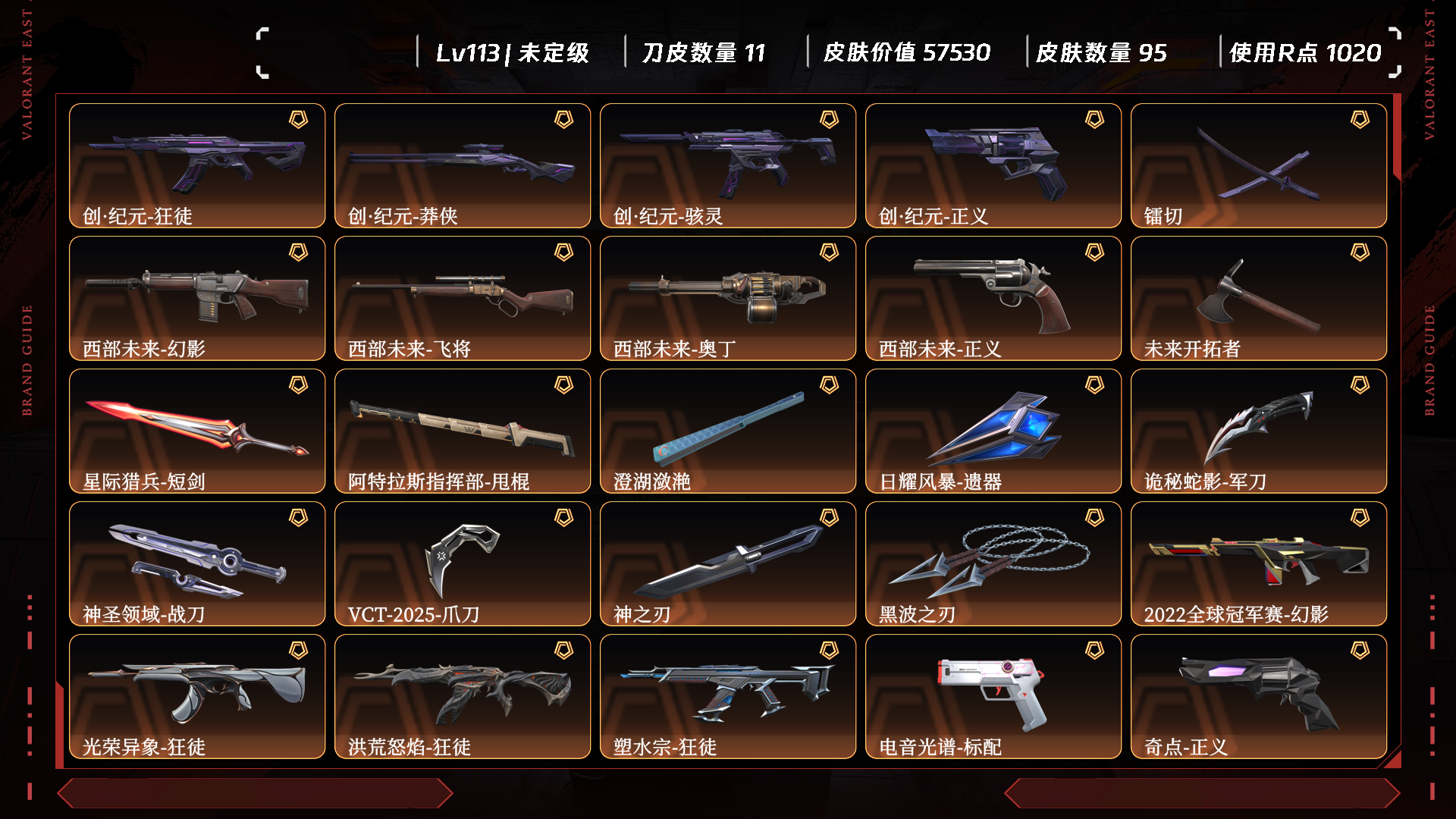Choose the 2022全球冠军赛-幻影 skin card
The image size is (1456, 819).
click(x=1259, y=563)
